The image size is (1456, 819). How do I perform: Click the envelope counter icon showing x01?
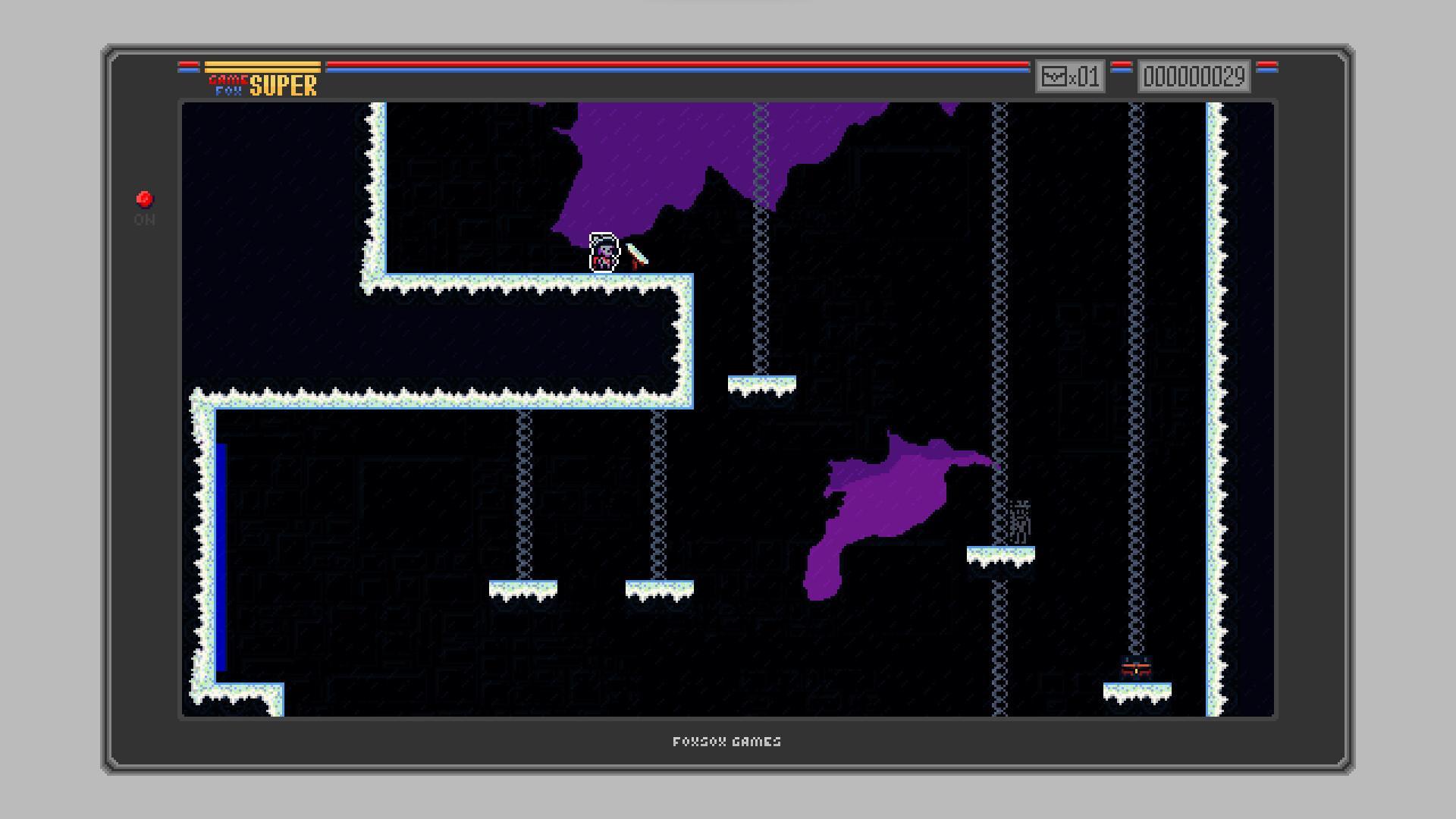click(x=1070, y=76)
